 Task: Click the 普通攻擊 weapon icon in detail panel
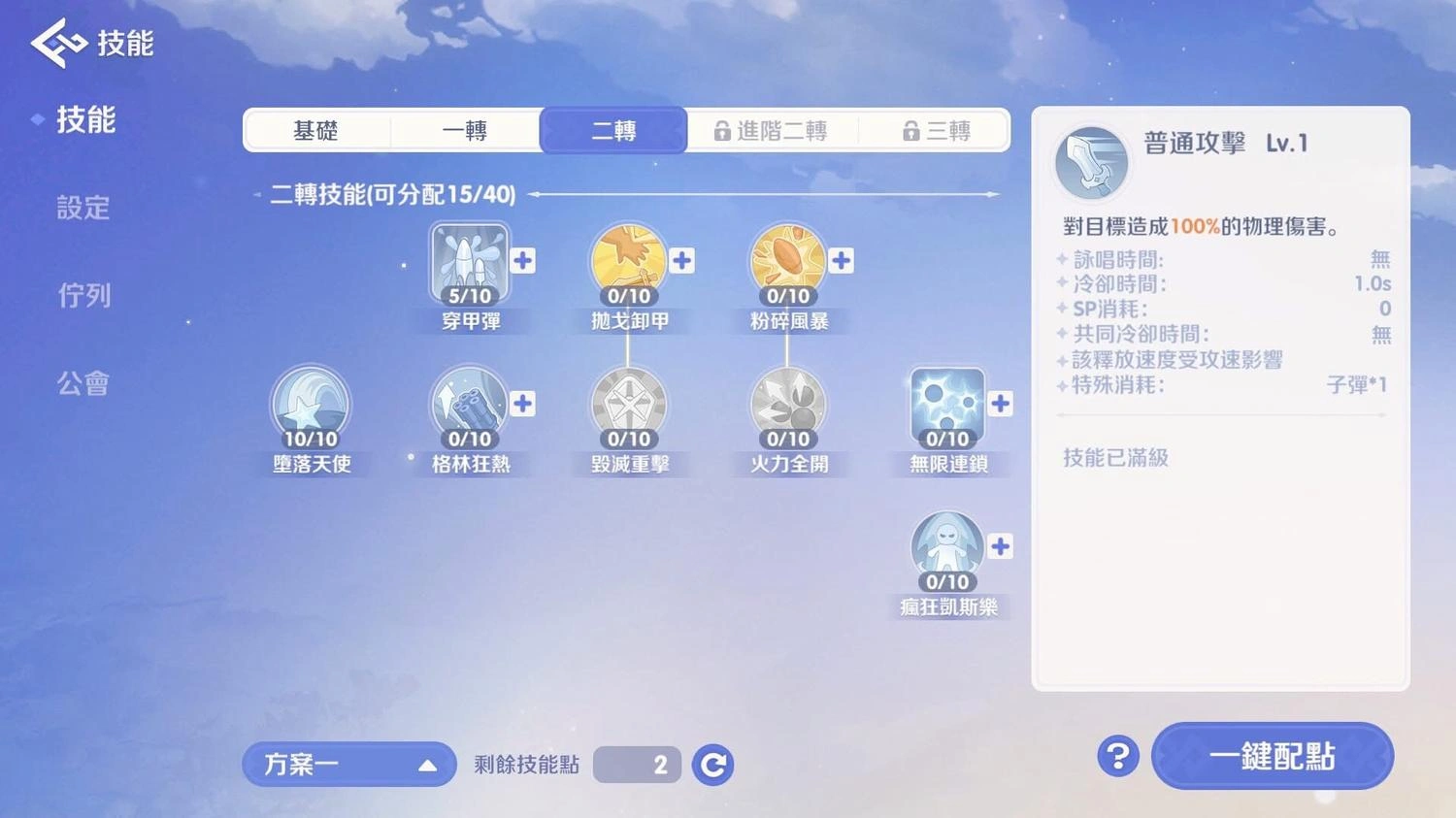[1091, 162]
